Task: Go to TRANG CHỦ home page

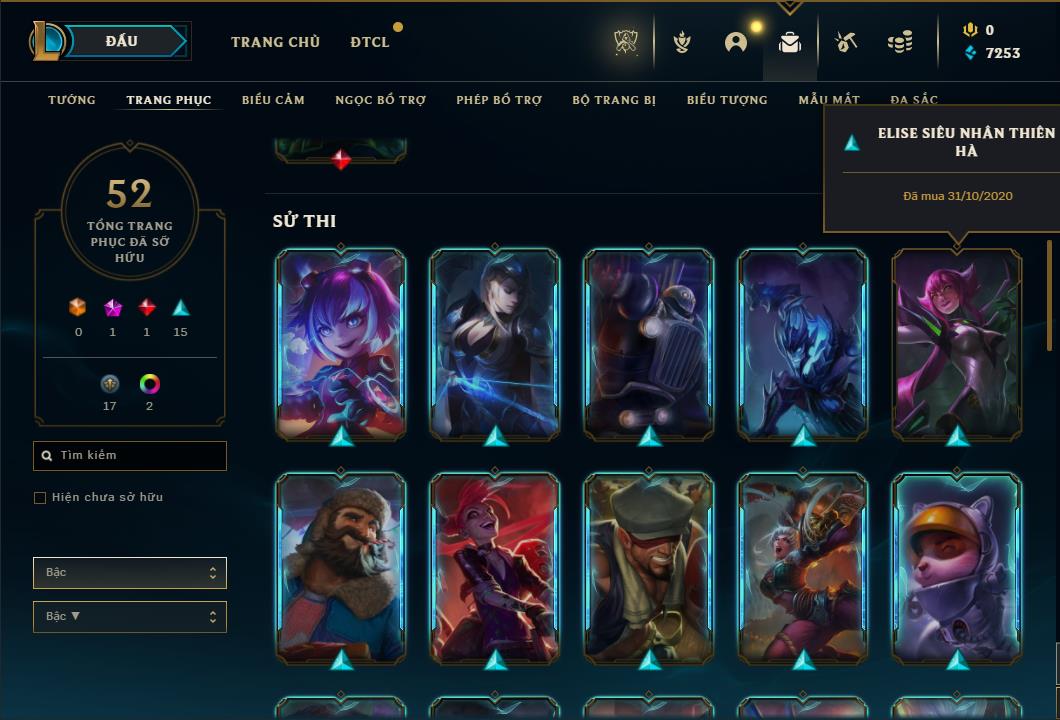Action: pyautogui.click(x=275, y=42)
